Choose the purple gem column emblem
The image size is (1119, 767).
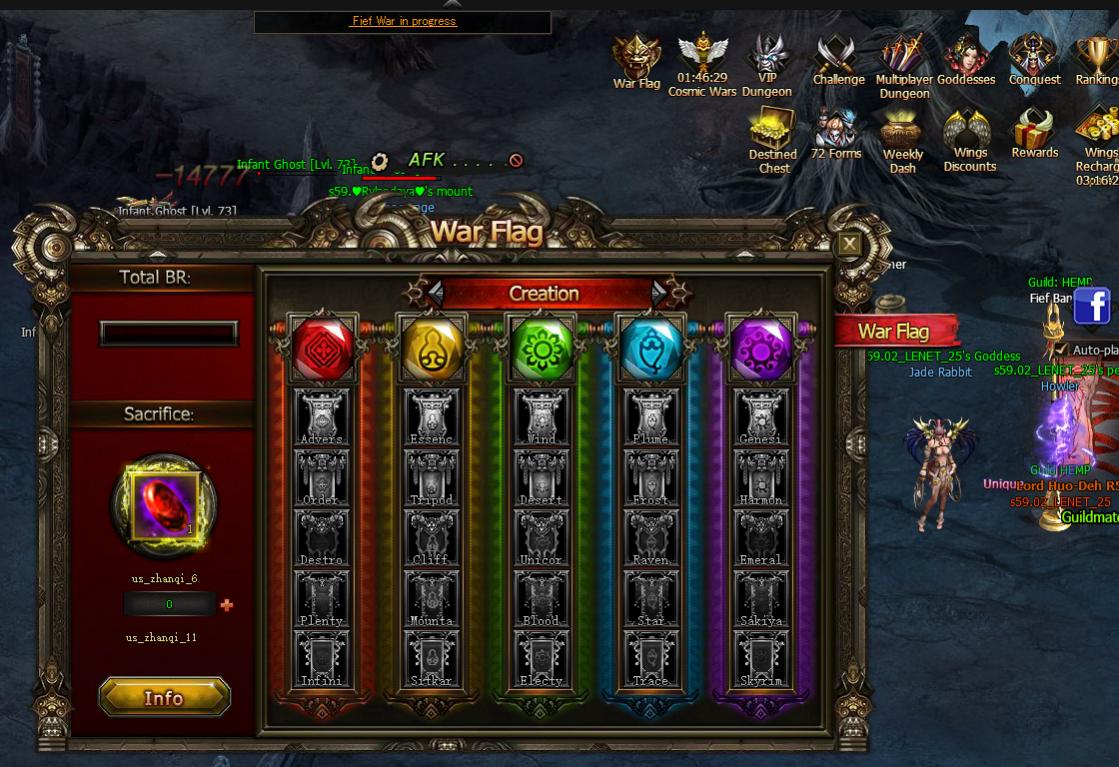pyautogui.click(x=759, y=350)
